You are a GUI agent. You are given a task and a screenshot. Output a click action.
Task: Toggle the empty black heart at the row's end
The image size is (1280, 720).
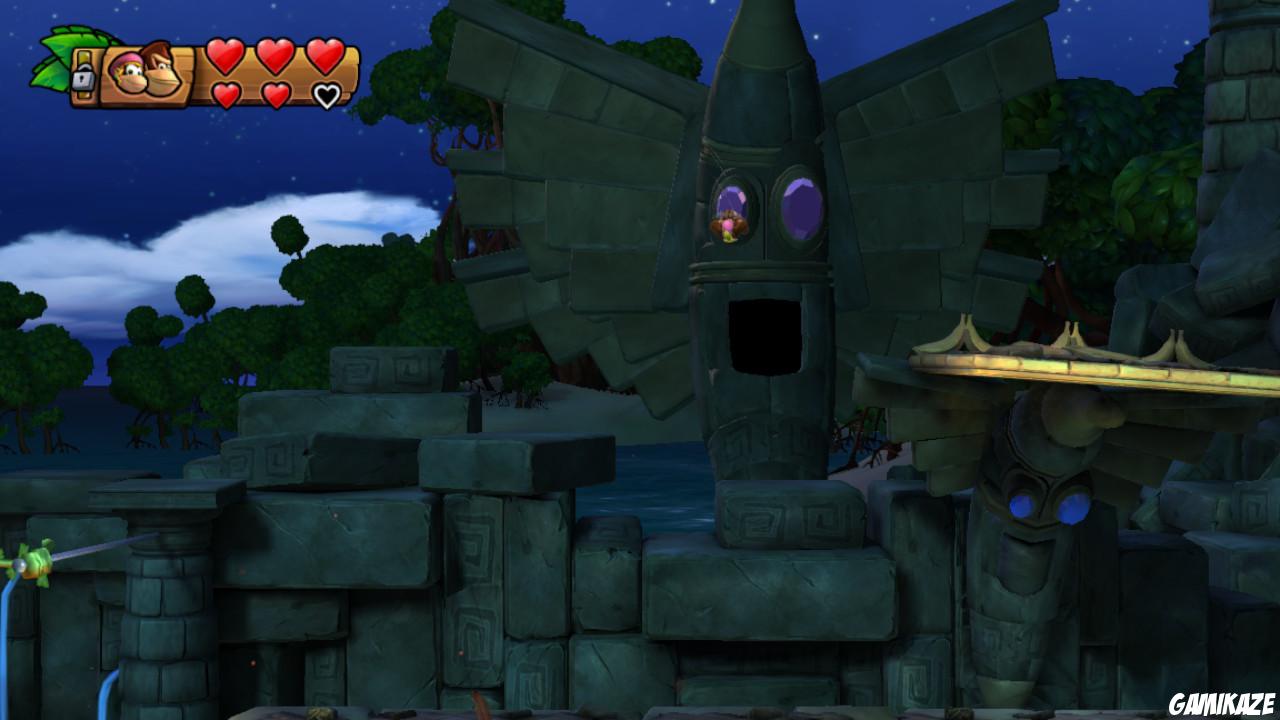point(325,95)
